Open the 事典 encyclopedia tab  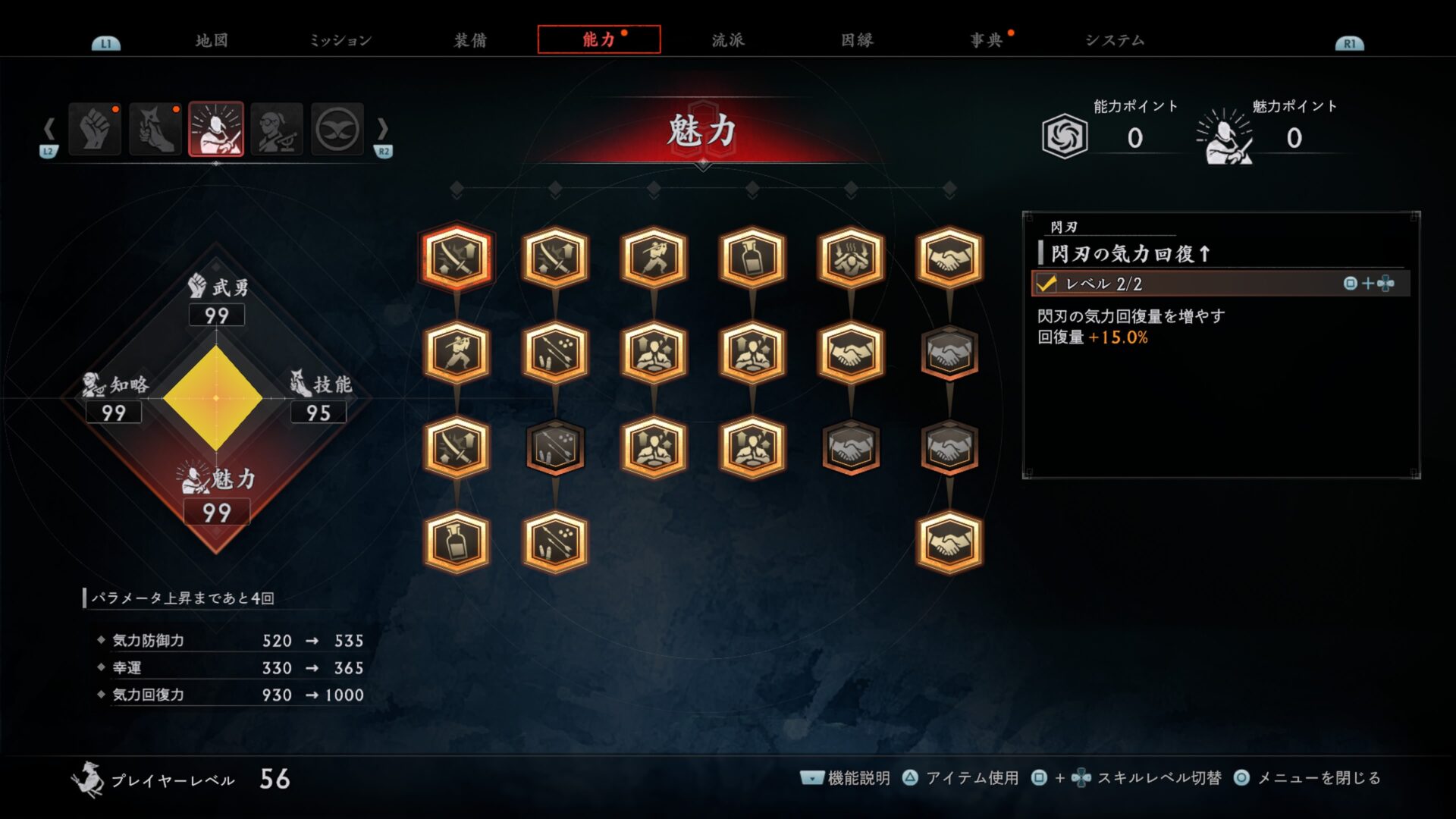(986, 40)
